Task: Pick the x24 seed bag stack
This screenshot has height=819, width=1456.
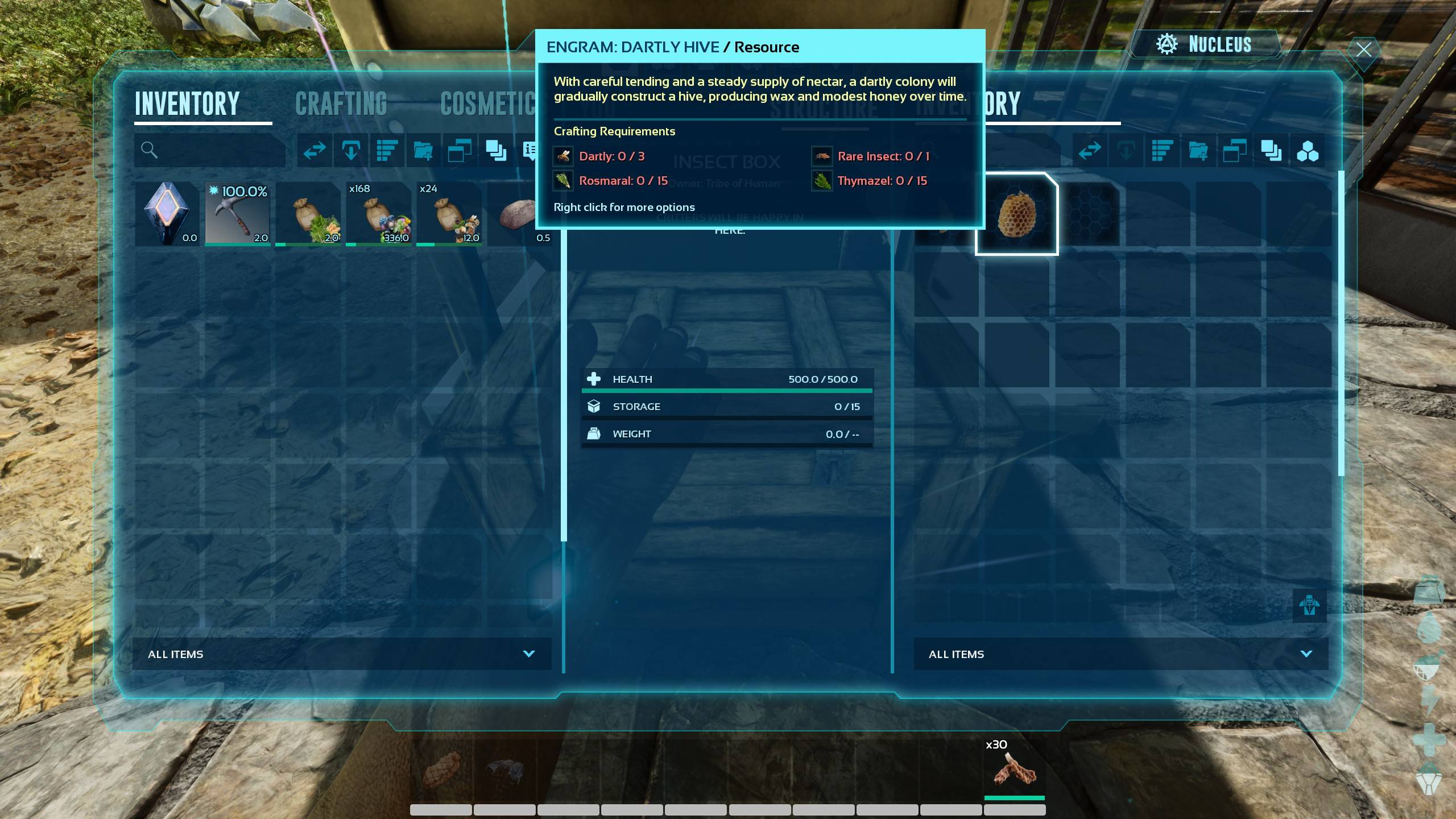Action: (449, 214)
